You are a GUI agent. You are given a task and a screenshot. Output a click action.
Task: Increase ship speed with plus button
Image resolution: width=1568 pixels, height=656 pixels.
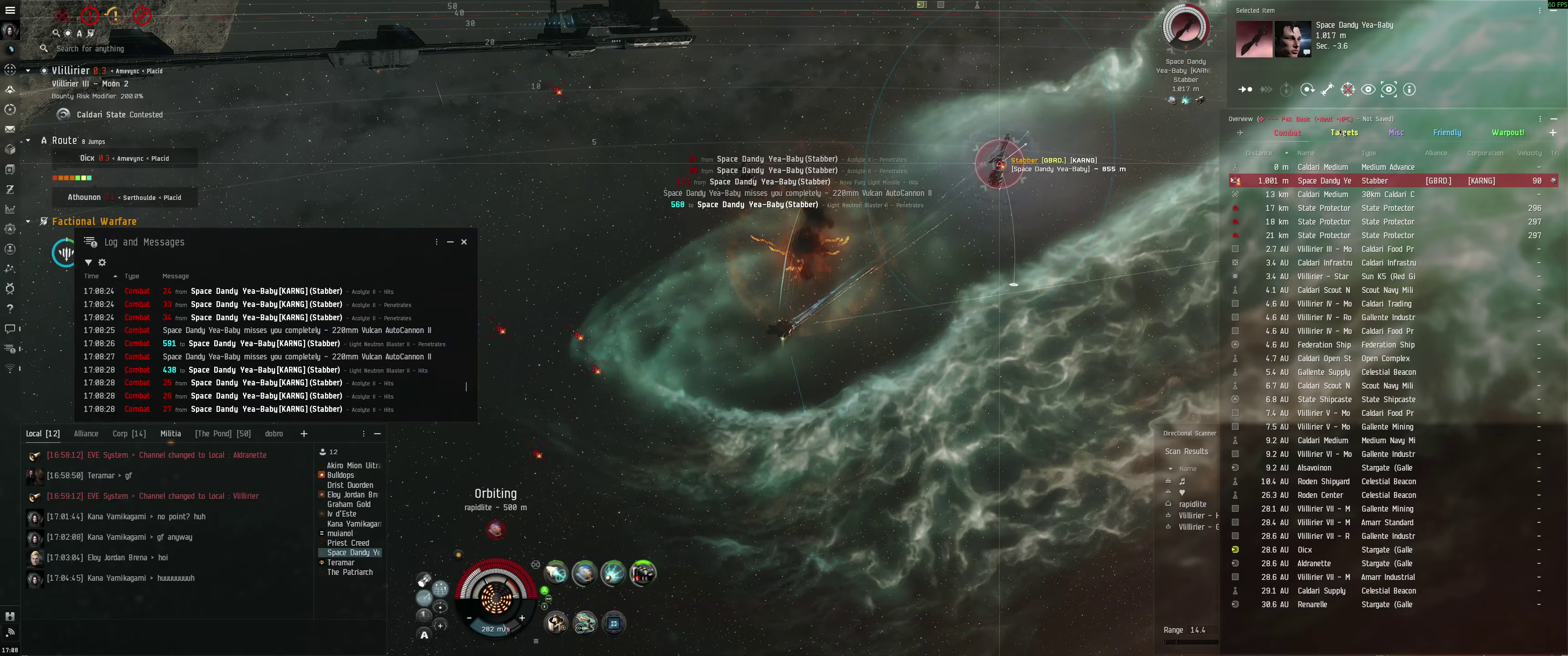[x=521, y=618]
